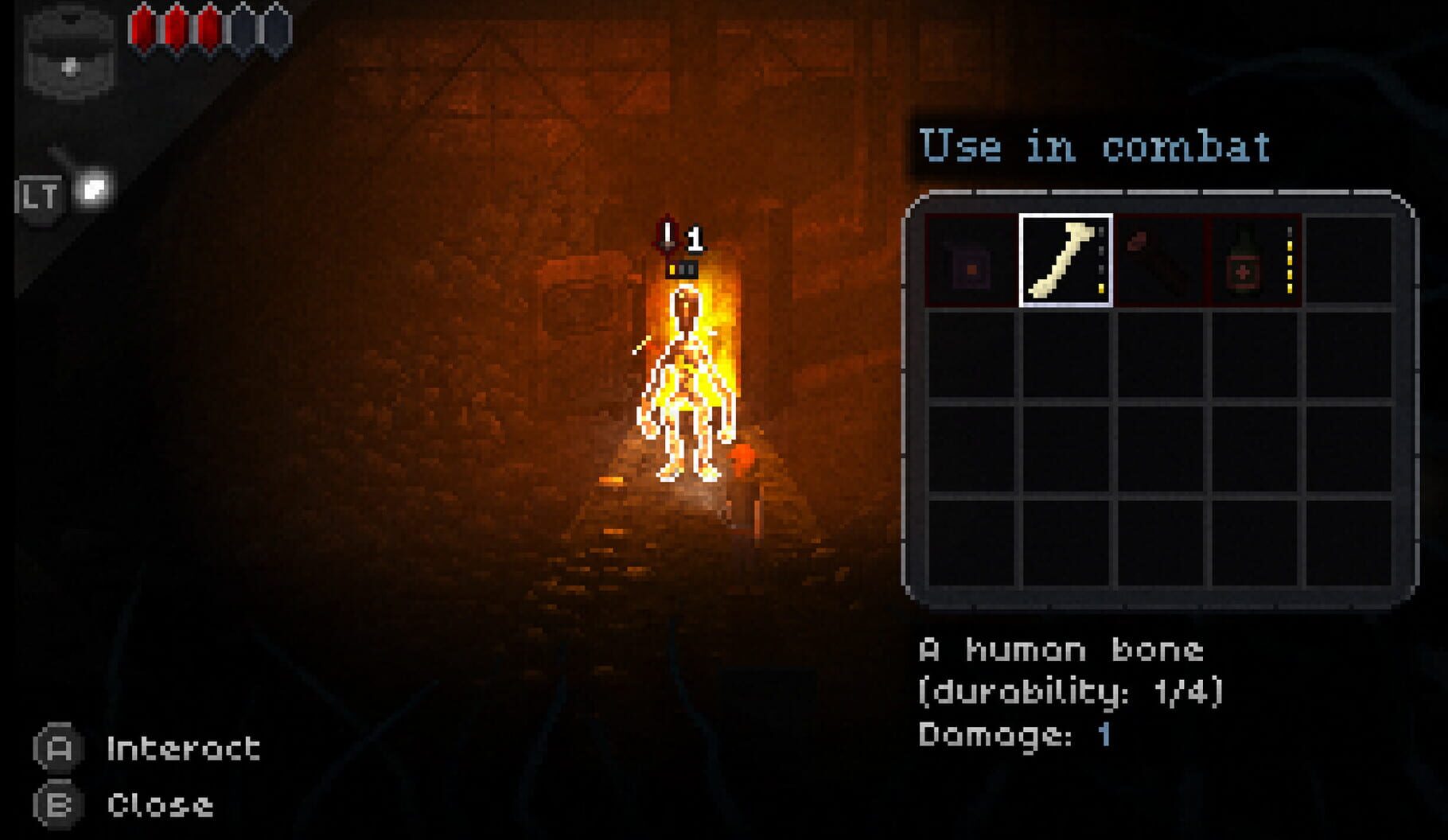Toggle the last empty health gem
Screen dimensions: 1448x840
click(274, 25)
